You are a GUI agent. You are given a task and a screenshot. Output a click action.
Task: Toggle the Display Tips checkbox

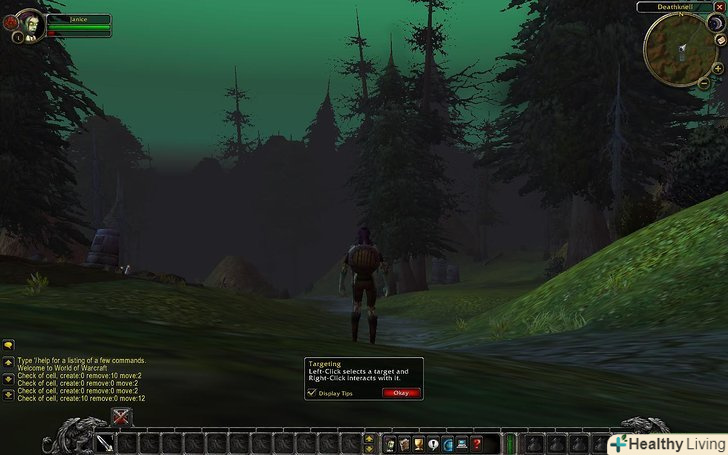[310, 393]
